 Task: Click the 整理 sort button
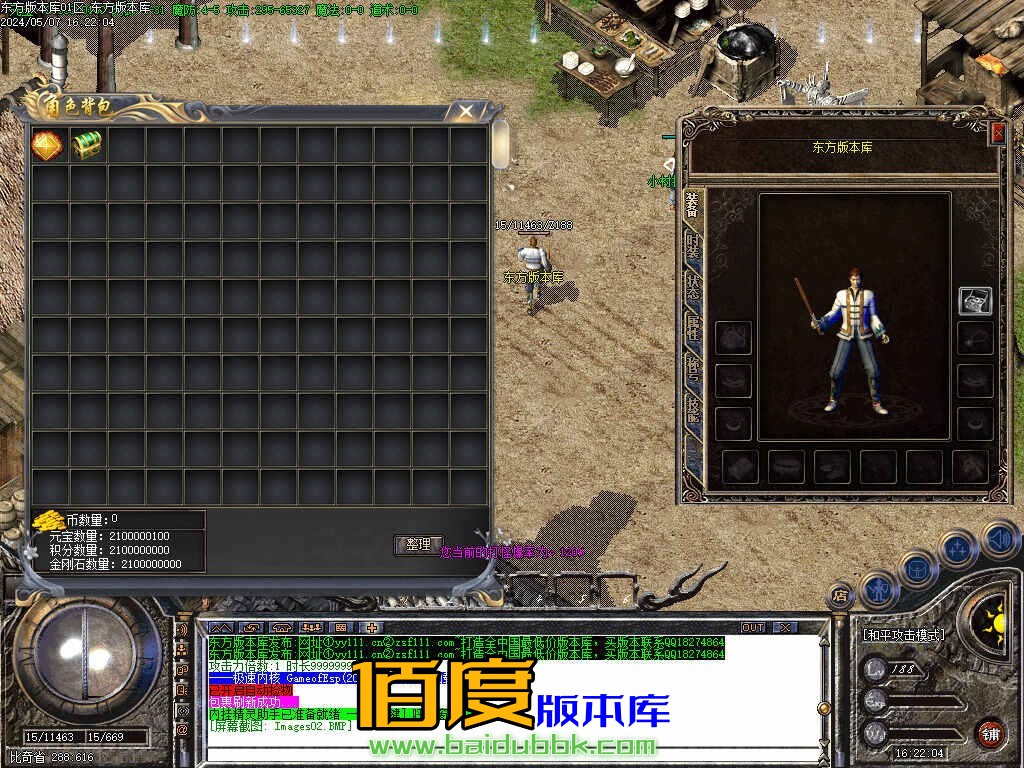click(x=418, y=545)
